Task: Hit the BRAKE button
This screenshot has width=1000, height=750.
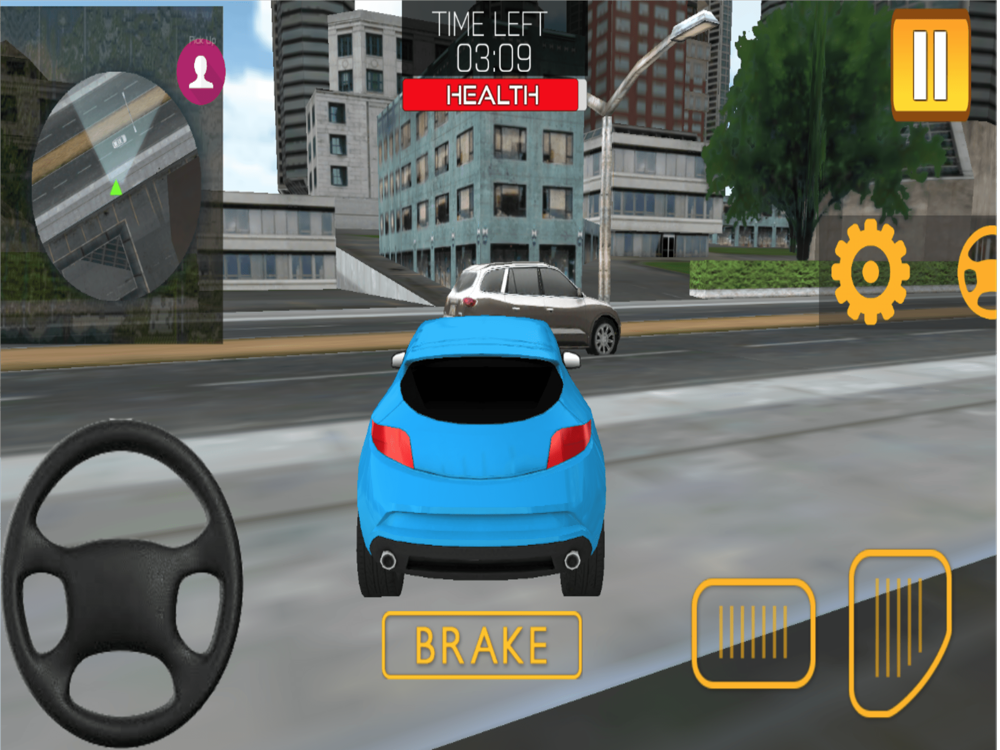Action: (x=481, y=646)
